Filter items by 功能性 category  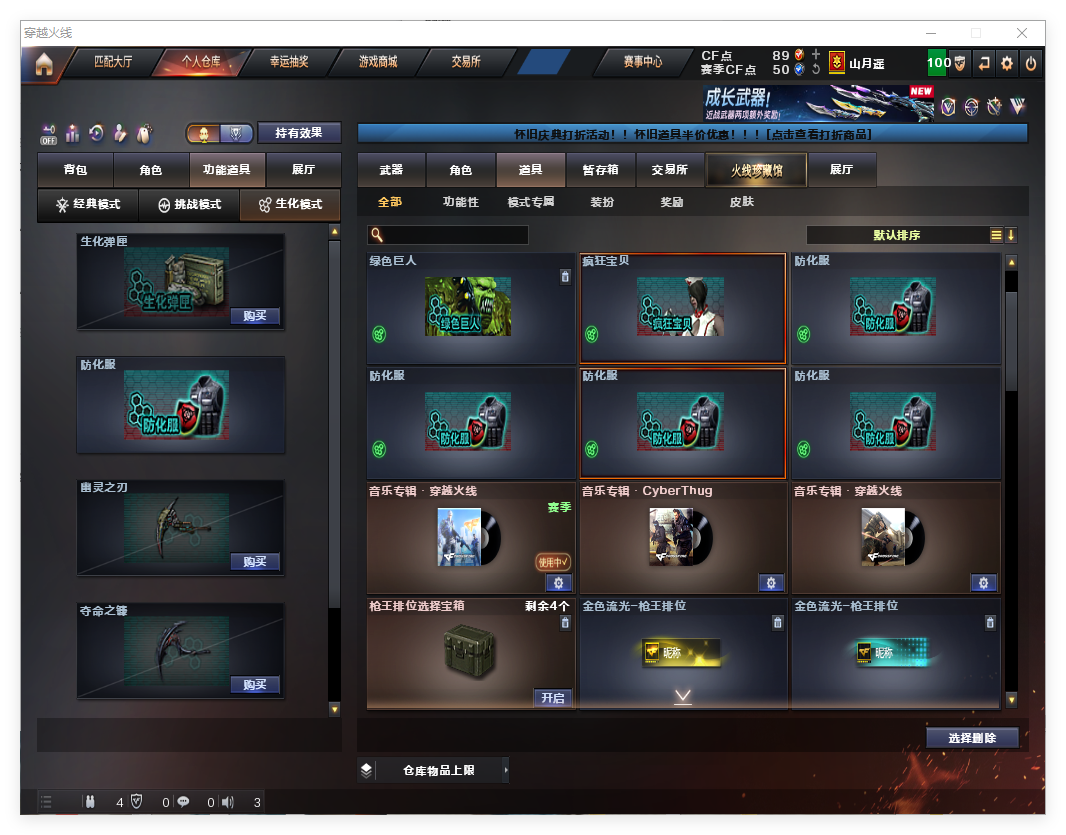461,202
